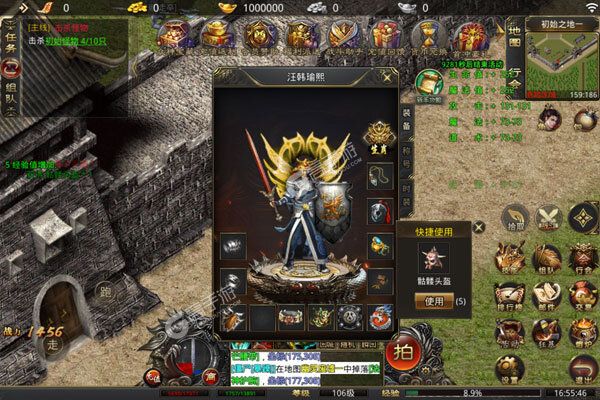Close the quick-use popup
The width and height of the screenshot is (600, 400).
(478, 227)
